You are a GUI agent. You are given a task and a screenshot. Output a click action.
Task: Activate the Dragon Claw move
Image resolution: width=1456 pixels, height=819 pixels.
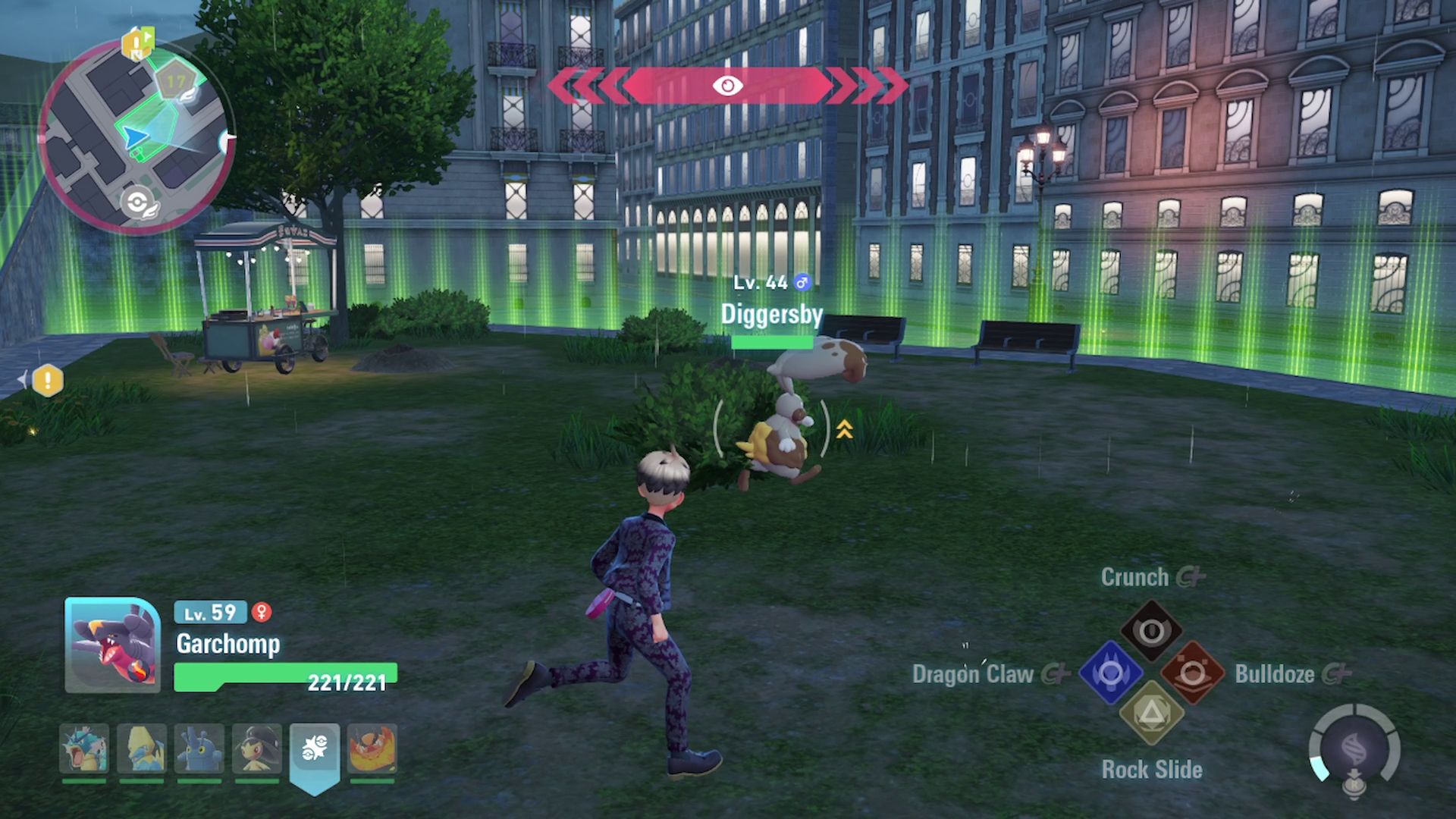point(1111,673)
